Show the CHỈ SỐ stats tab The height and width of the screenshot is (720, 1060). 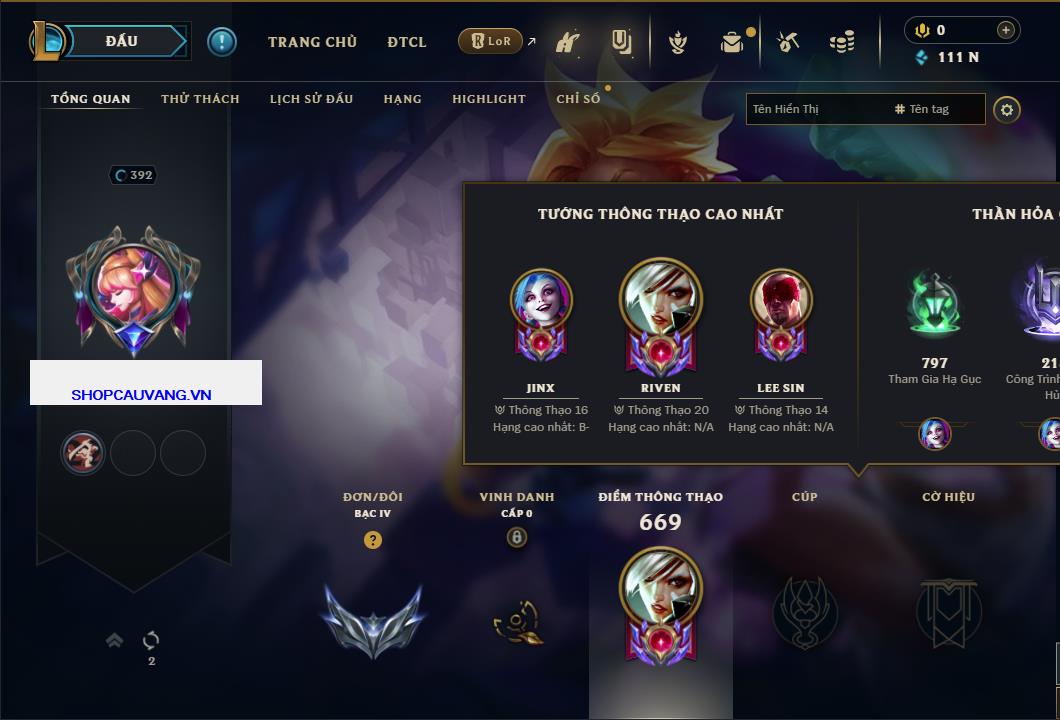(x=578, y=99)
